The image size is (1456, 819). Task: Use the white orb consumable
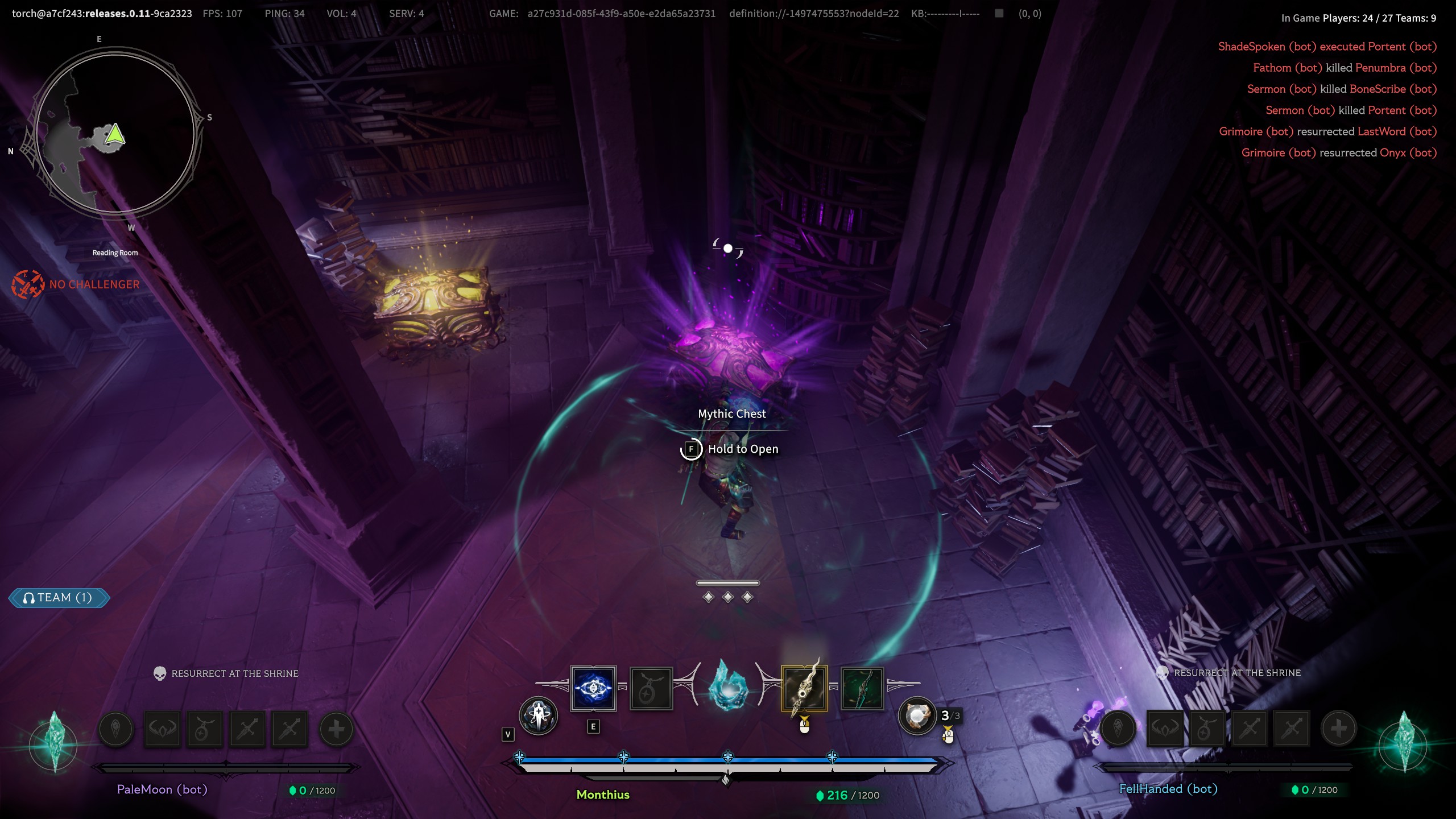point(917,716)
